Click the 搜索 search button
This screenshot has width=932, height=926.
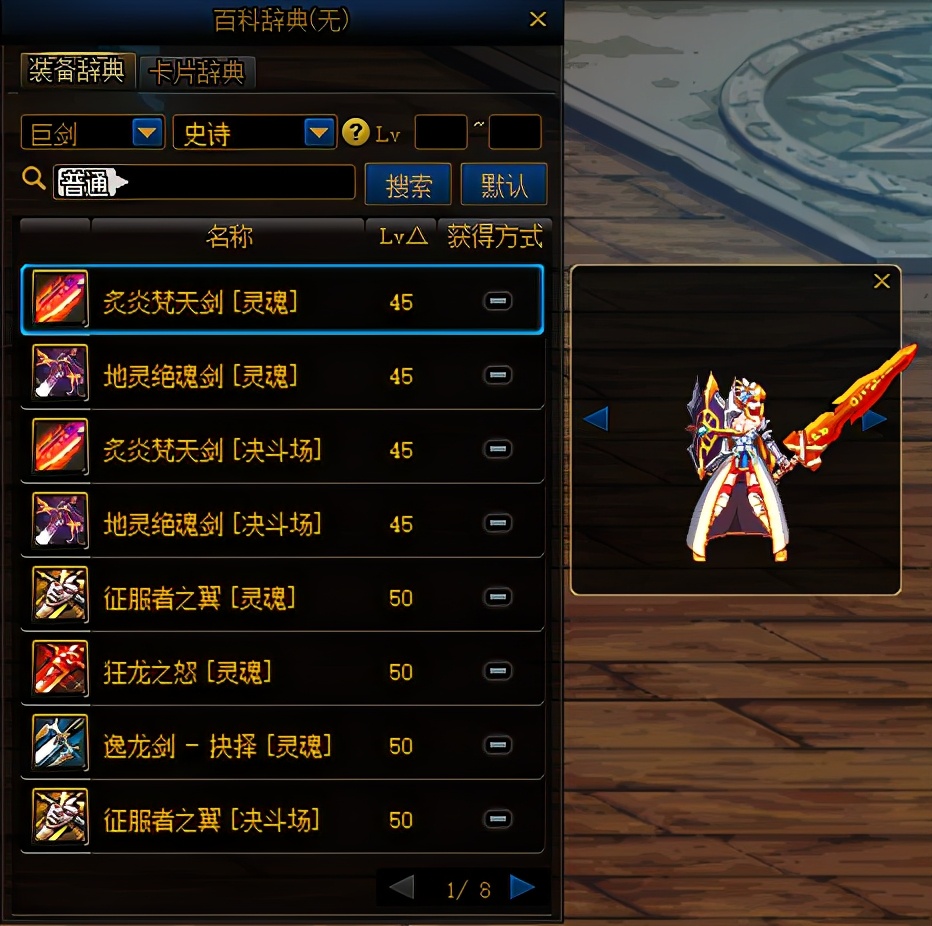(408, 185)
